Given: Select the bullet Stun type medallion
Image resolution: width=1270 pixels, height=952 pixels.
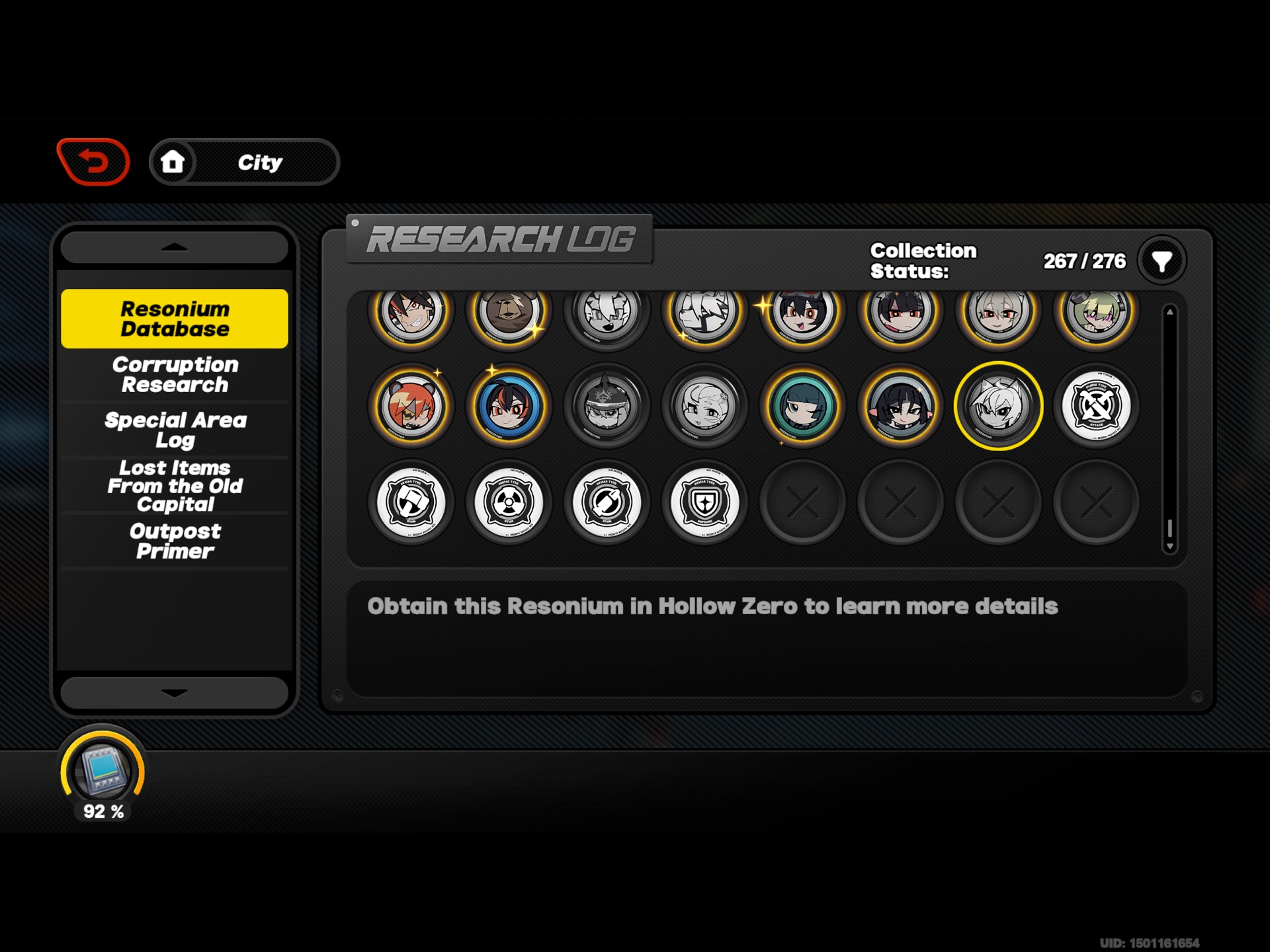Looking at the screenshot, I should click(x=607, y=502).
